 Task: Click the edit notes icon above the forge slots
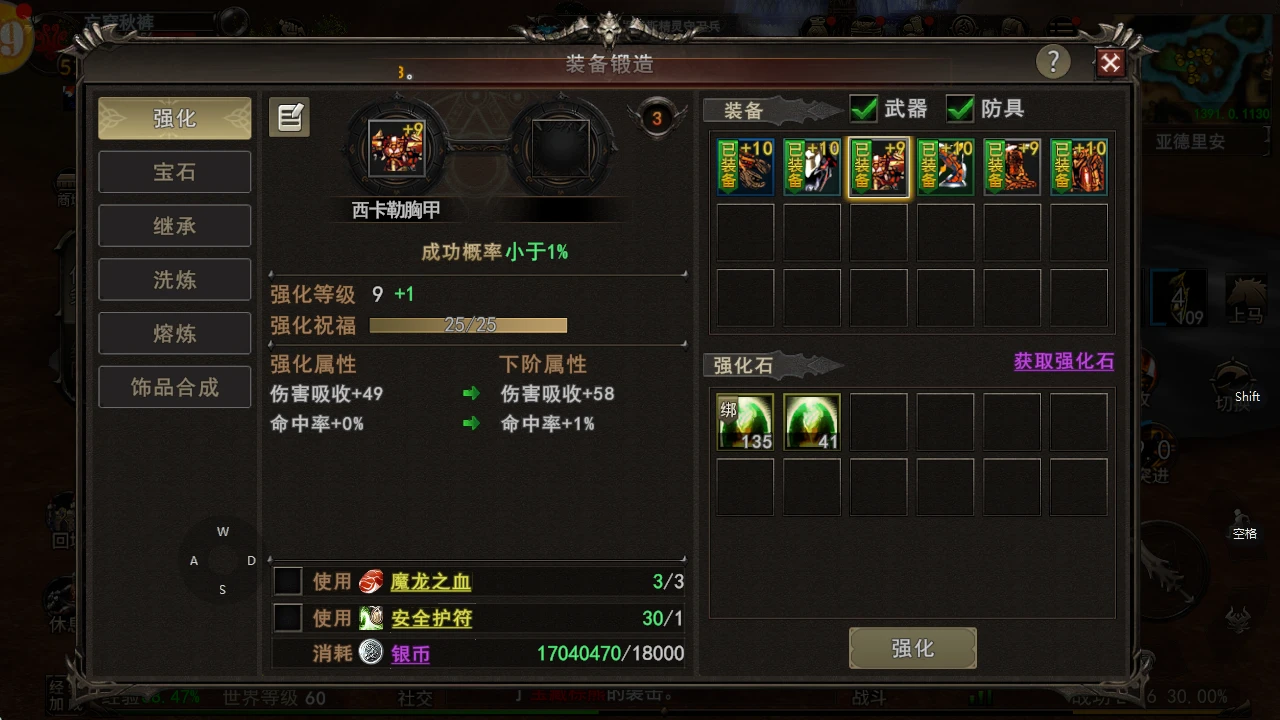pyautogui.click(x=289, y=117)
